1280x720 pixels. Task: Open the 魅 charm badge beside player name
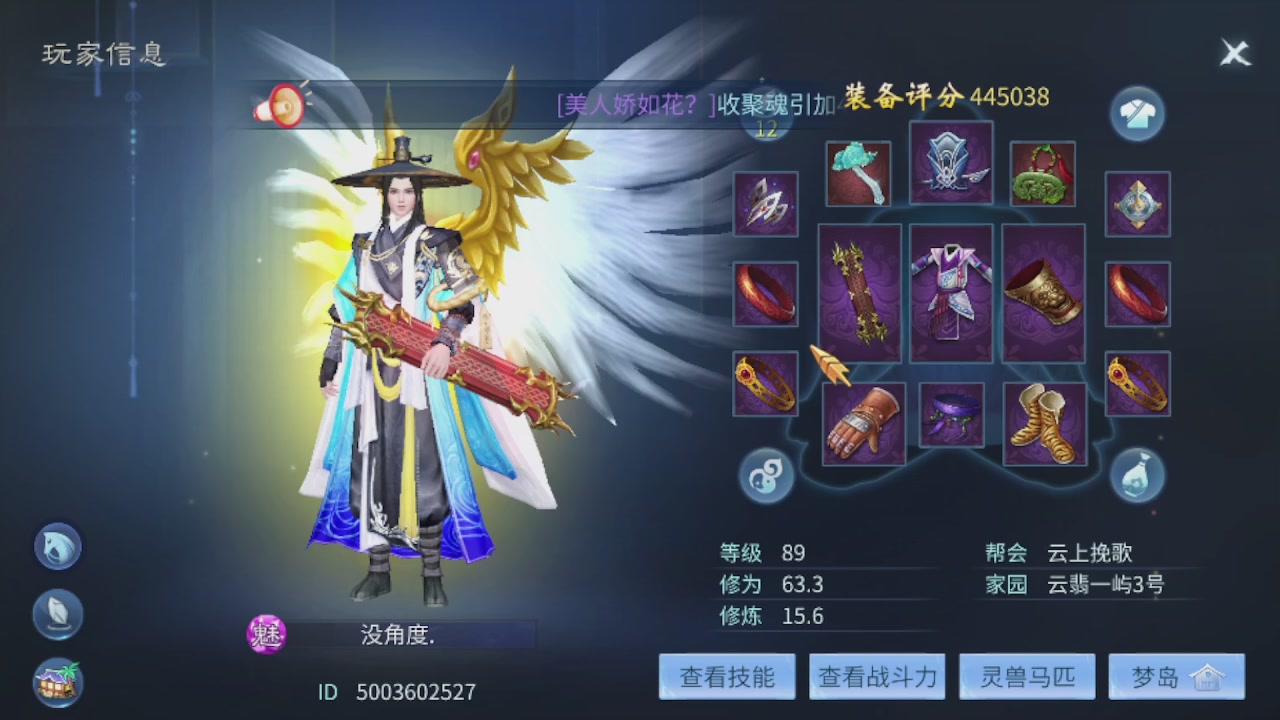(x=267, y=633)
